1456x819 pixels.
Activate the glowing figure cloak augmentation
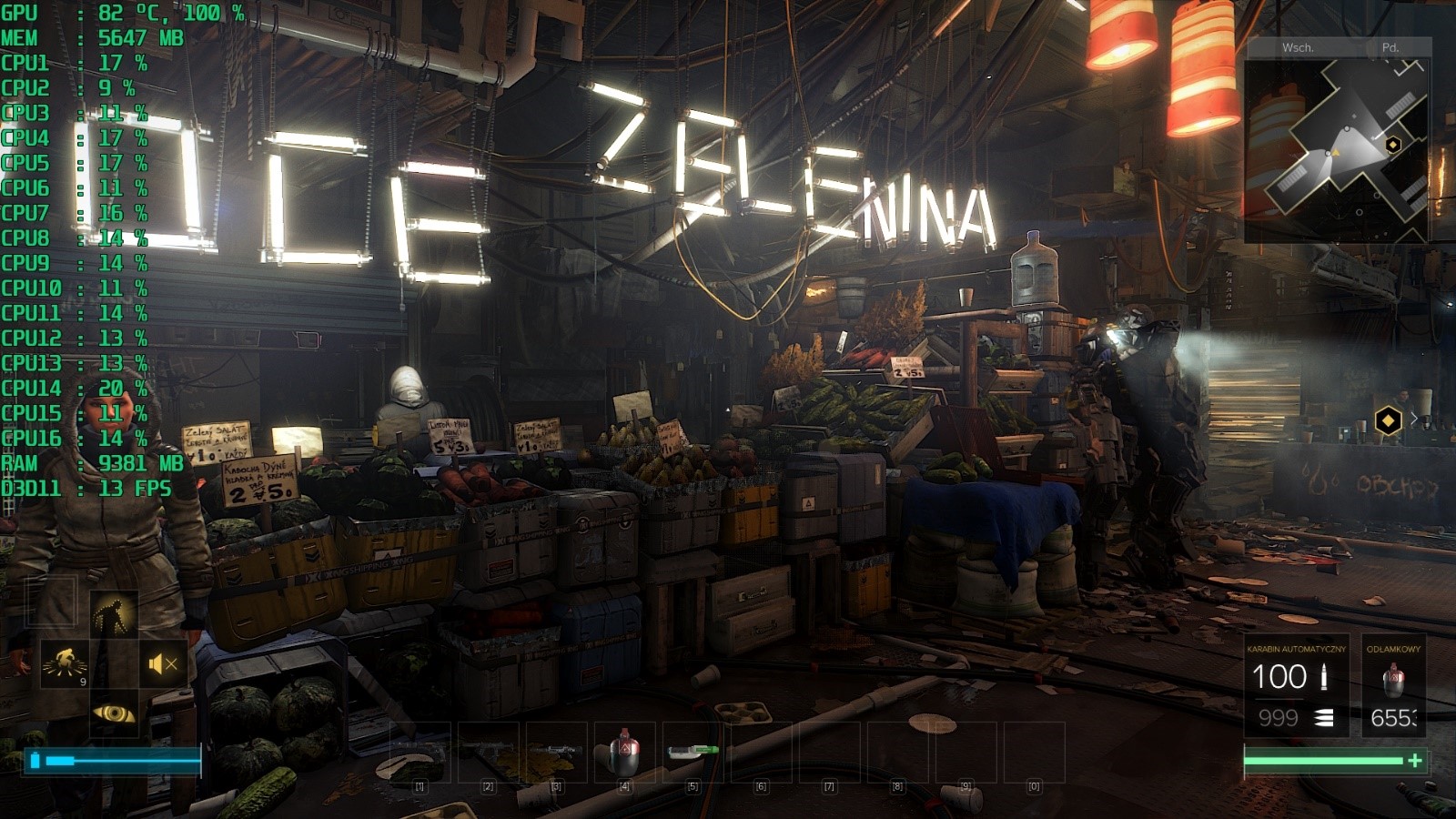pyautogui.click(x=114, y=614)
